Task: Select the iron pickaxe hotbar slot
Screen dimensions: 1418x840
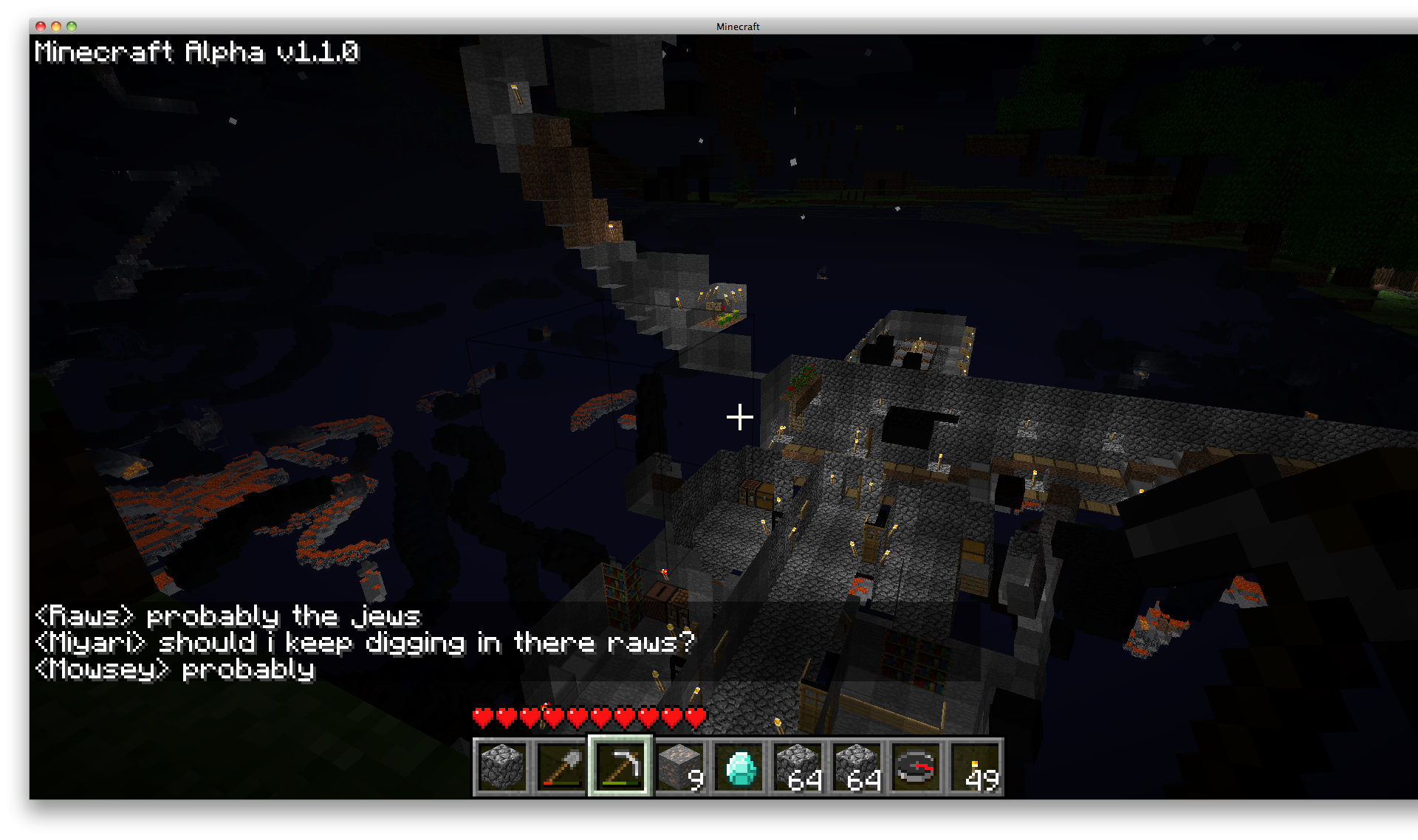Action: [x=620, y=768]
